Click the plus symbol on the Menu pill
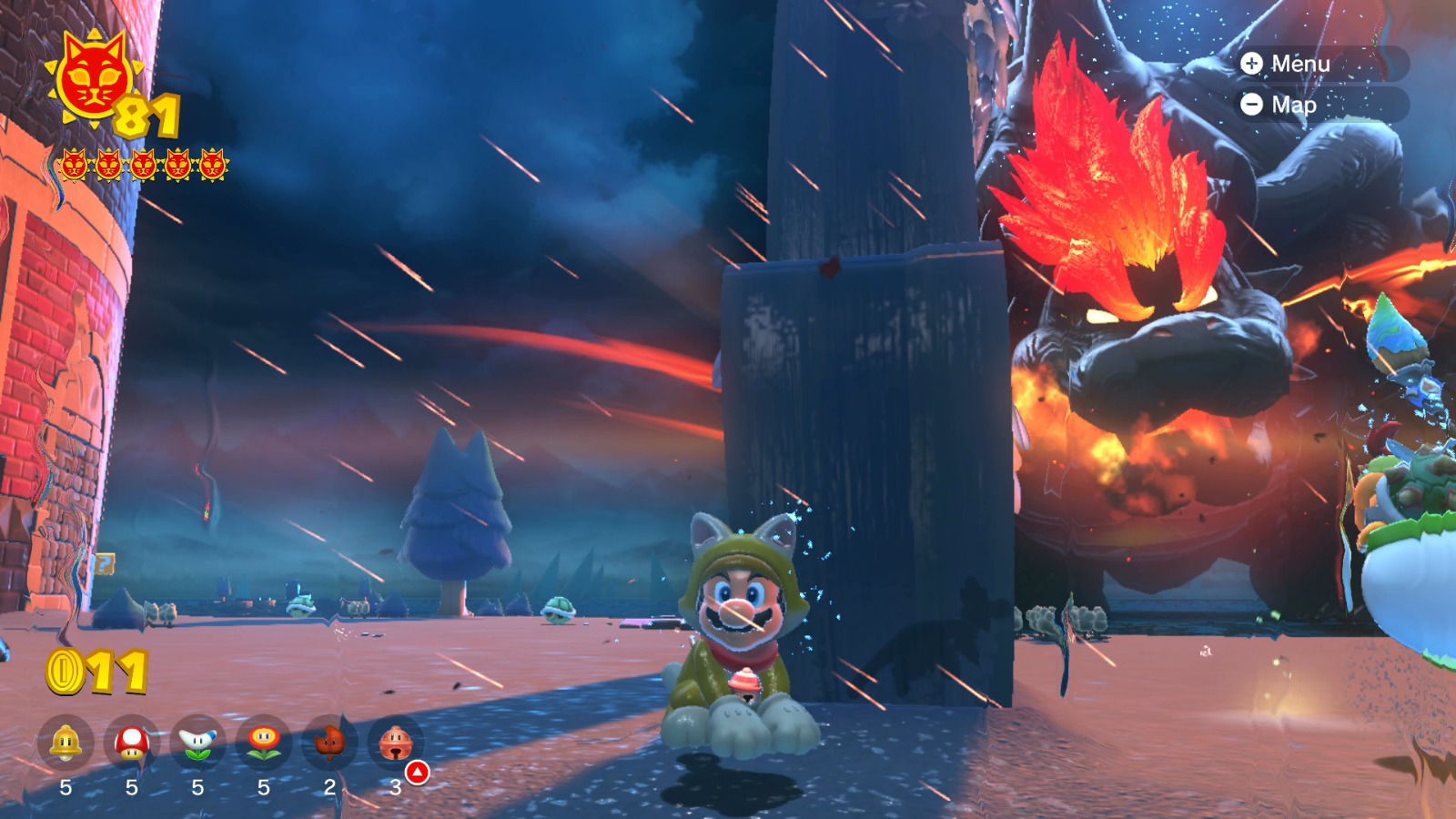This screenshot has height=819, width=1456. 1253,64
